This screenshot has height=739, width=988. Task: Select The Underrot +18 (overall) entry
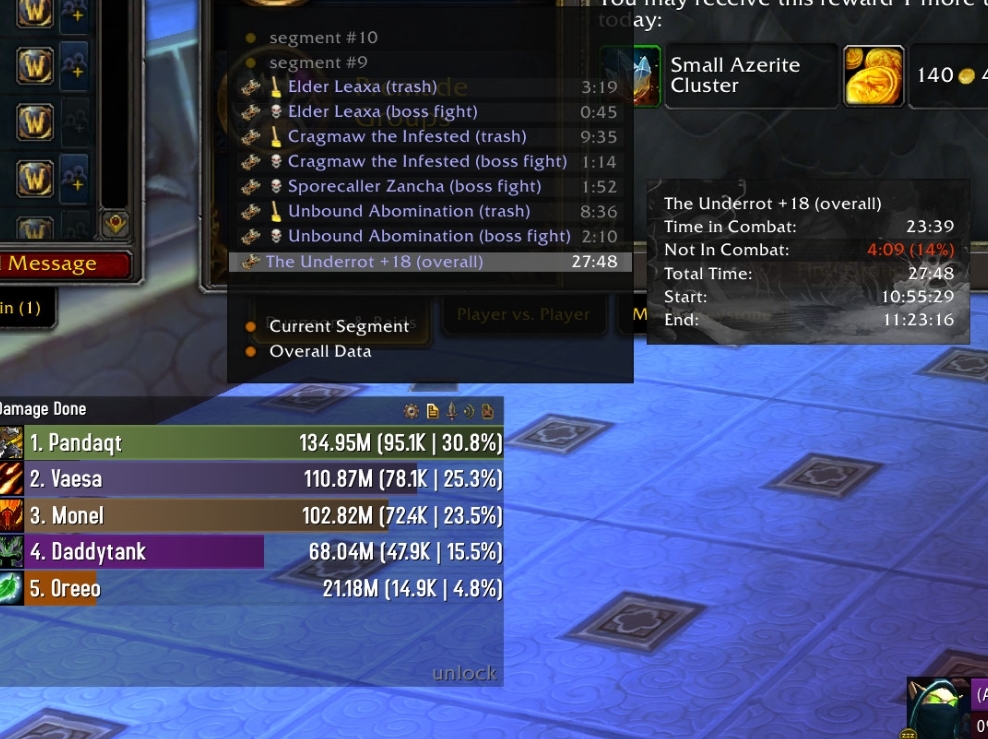point(374,262)
